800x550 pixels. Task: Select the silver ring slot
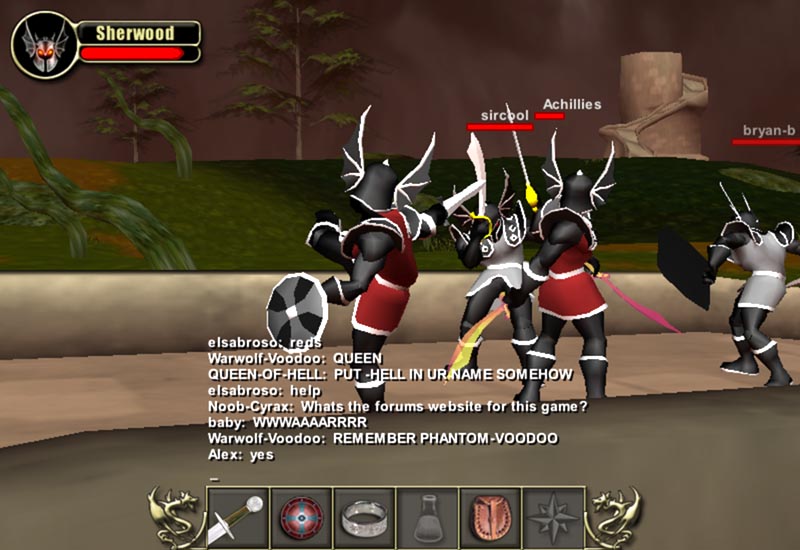pyautogui.click(x=363, y=517)
